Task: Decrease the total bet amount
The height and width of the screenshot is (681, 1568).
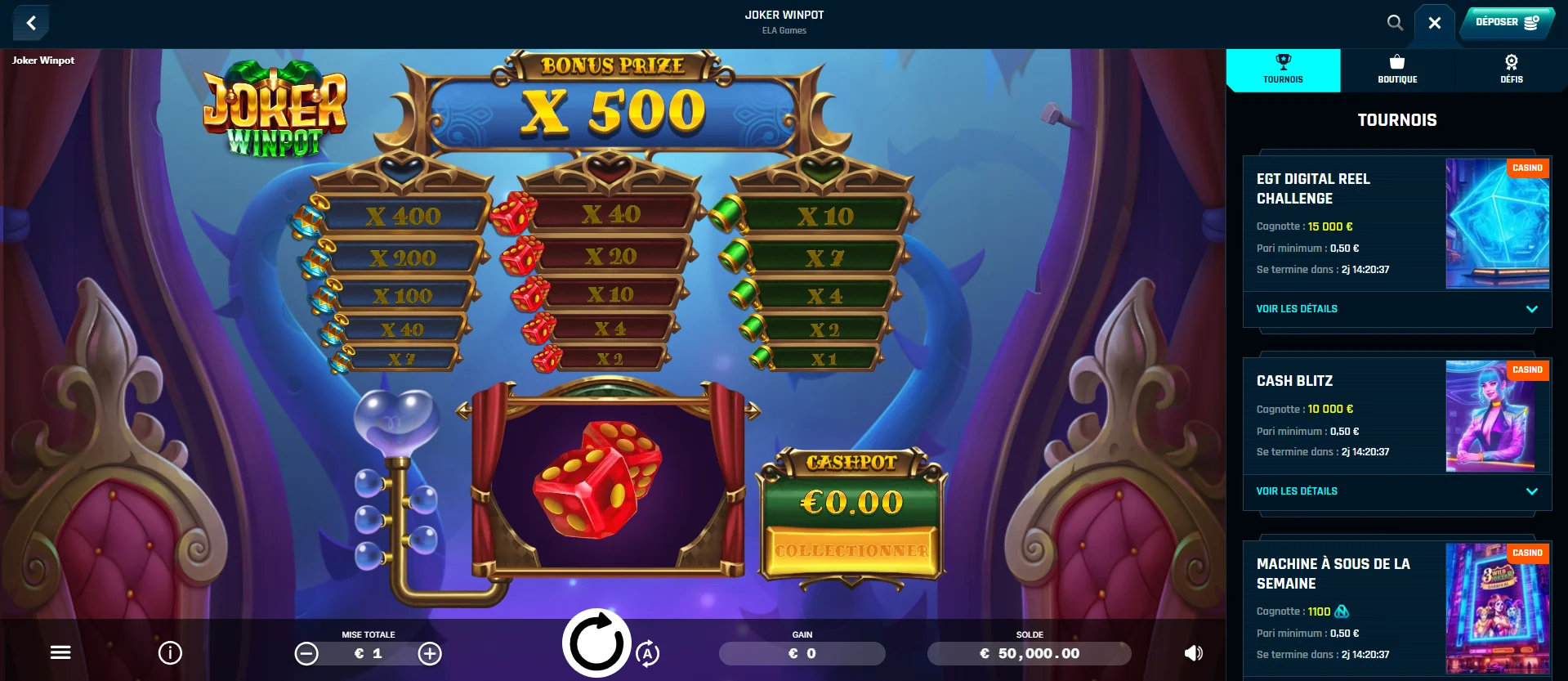Action: (x=307, y=653)
